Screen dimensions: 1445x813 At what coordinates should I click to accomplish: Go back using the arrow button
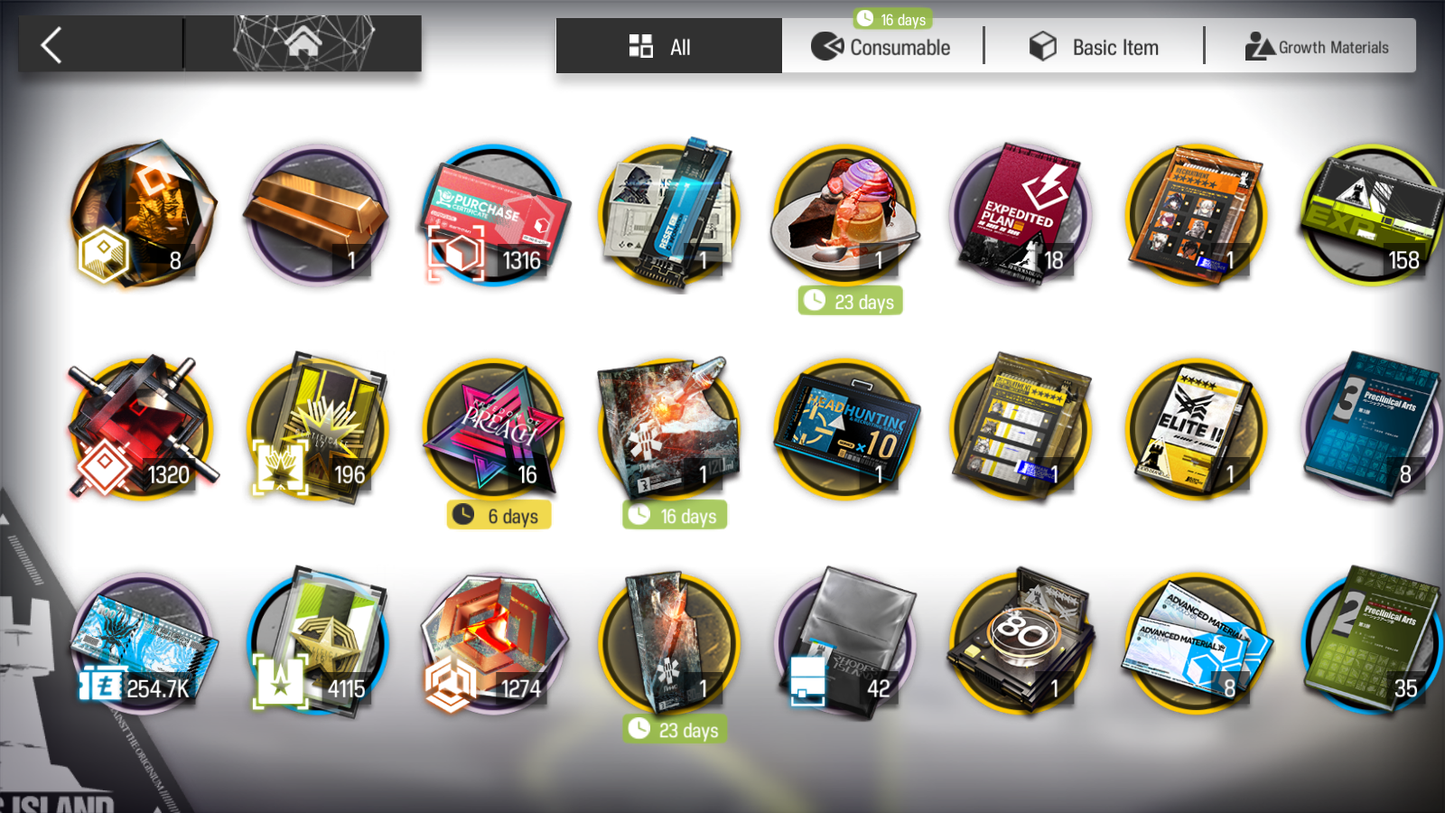click(x=52, y=45)
